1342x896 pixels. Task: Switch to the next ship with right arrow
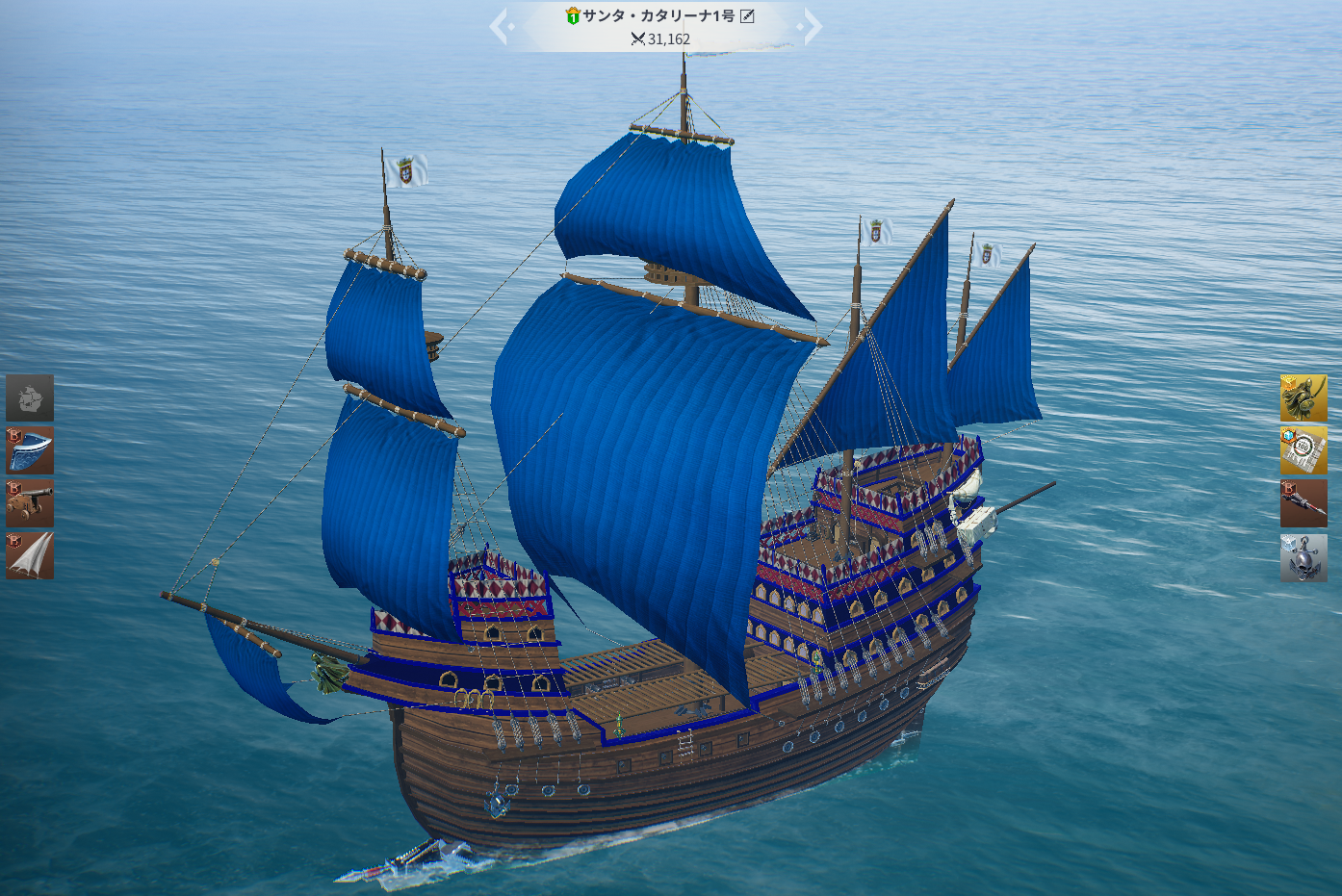tap(813, 26)
